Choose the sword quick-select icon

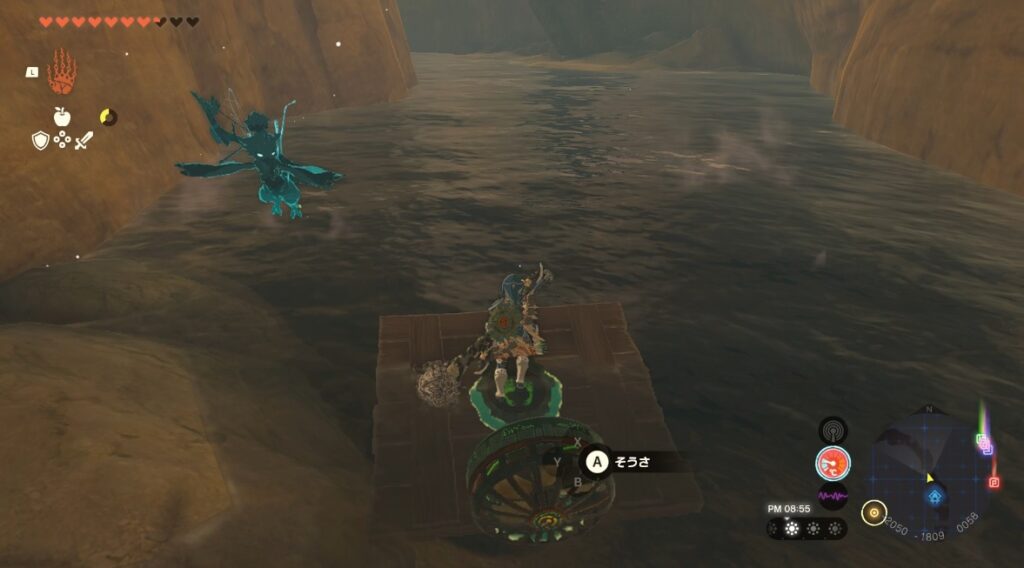click(84, 140)
